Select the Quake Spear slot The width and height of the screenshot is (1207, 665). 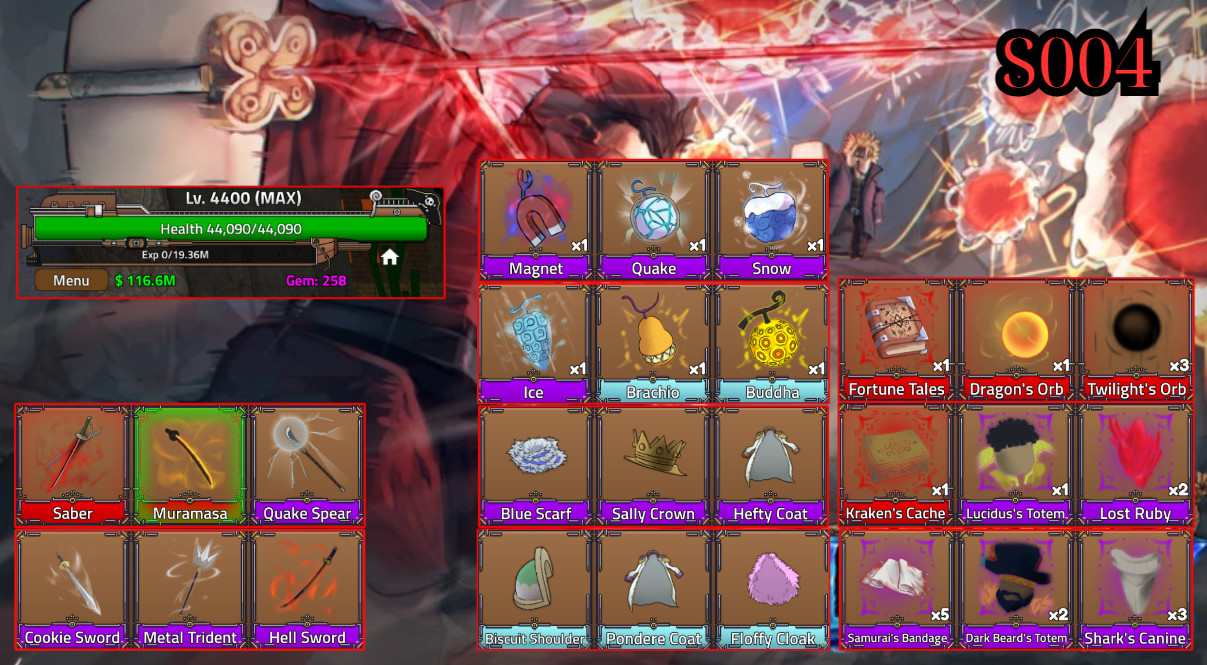pos(307,464)
